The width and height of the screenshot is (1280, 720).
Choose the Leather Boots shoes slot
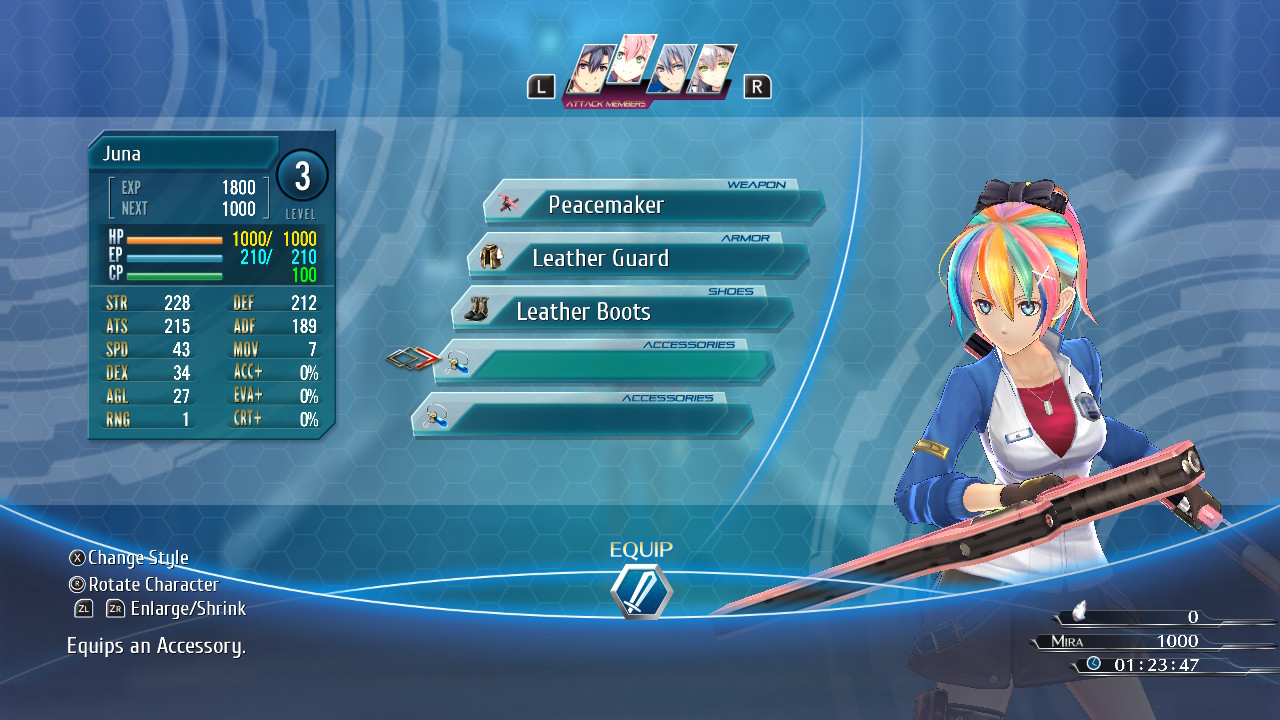click(x=622, y=312)
